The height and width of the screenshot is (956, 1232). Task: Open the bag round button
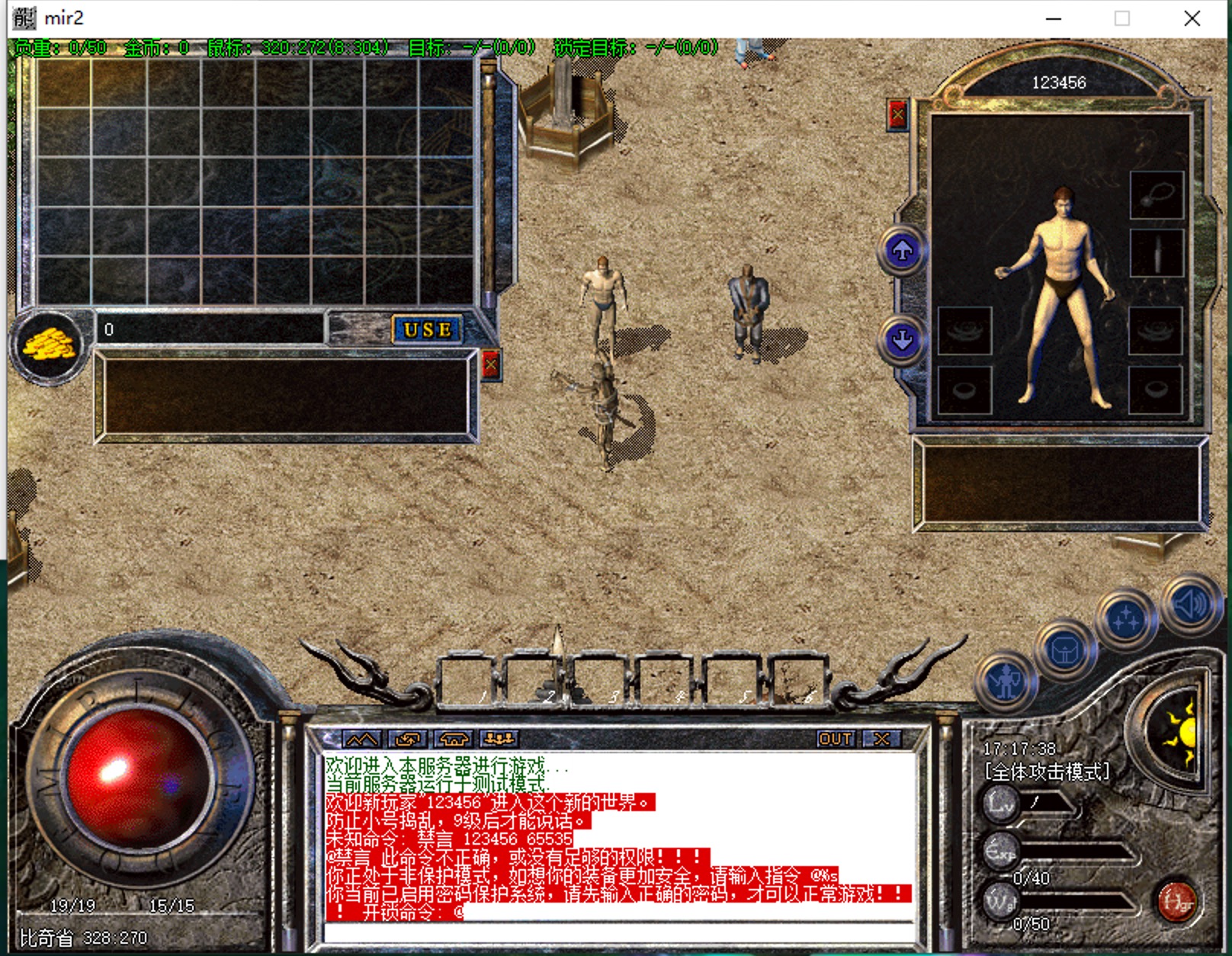[1064, 650]
